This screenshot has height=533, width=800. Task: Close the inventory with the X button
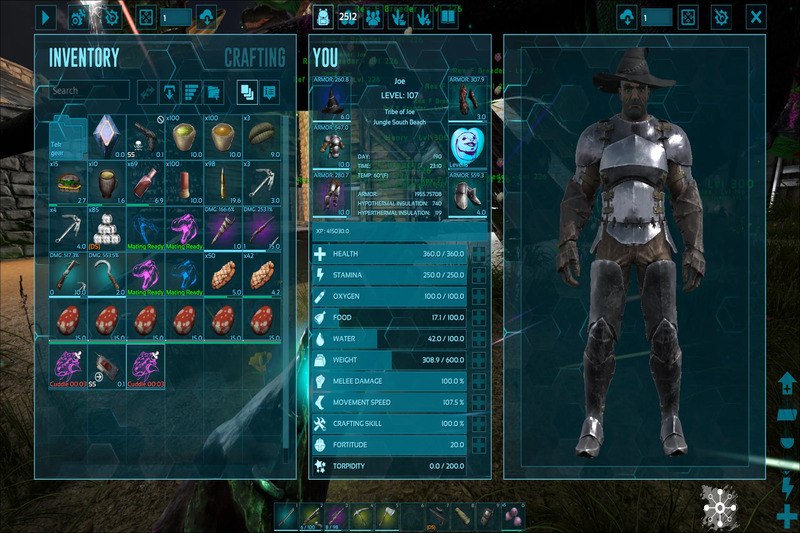tap(757, 17)
